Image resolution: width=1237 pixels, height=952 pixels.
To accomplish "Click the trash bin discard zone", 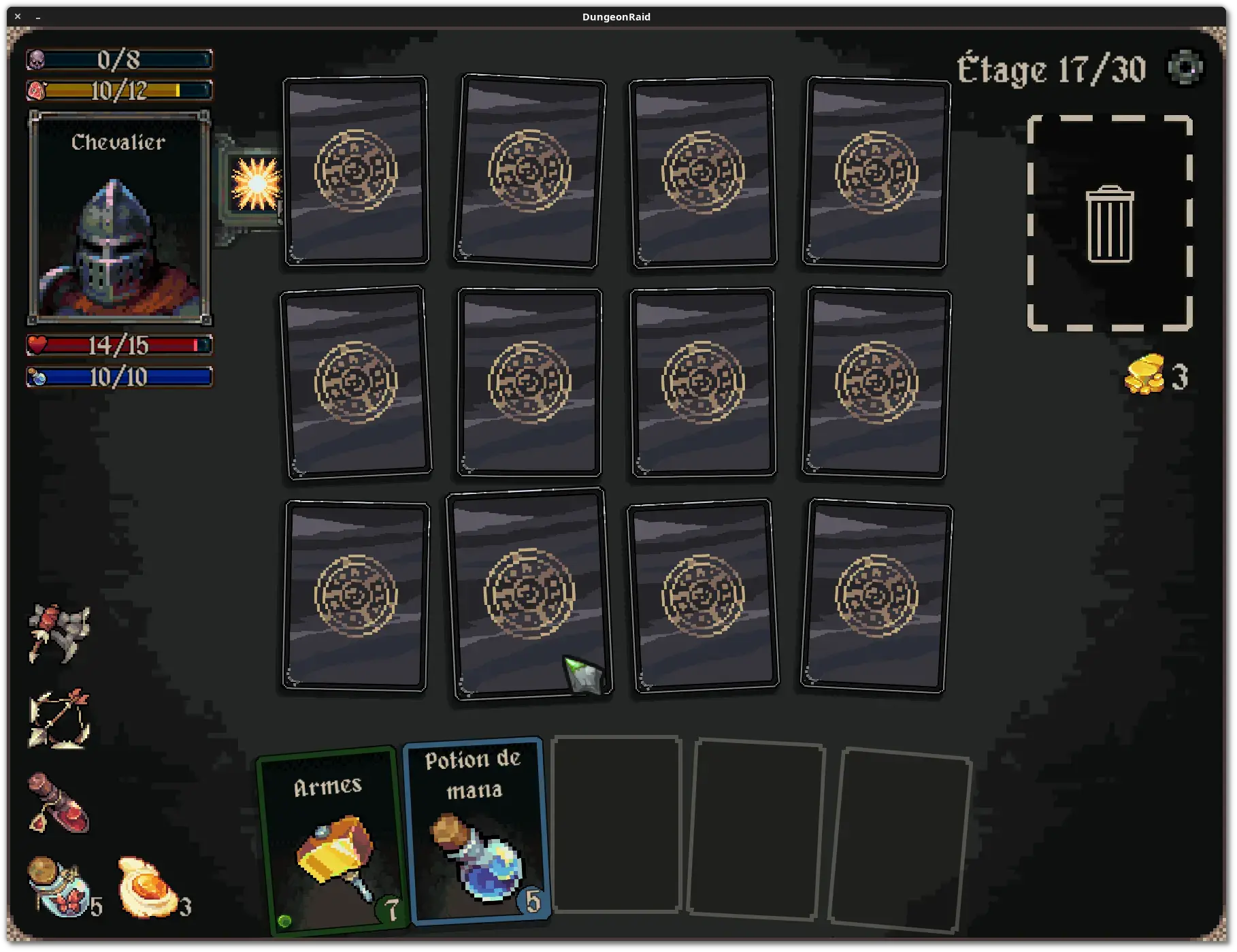I will pyautogui.click(x=1109, y=223).
